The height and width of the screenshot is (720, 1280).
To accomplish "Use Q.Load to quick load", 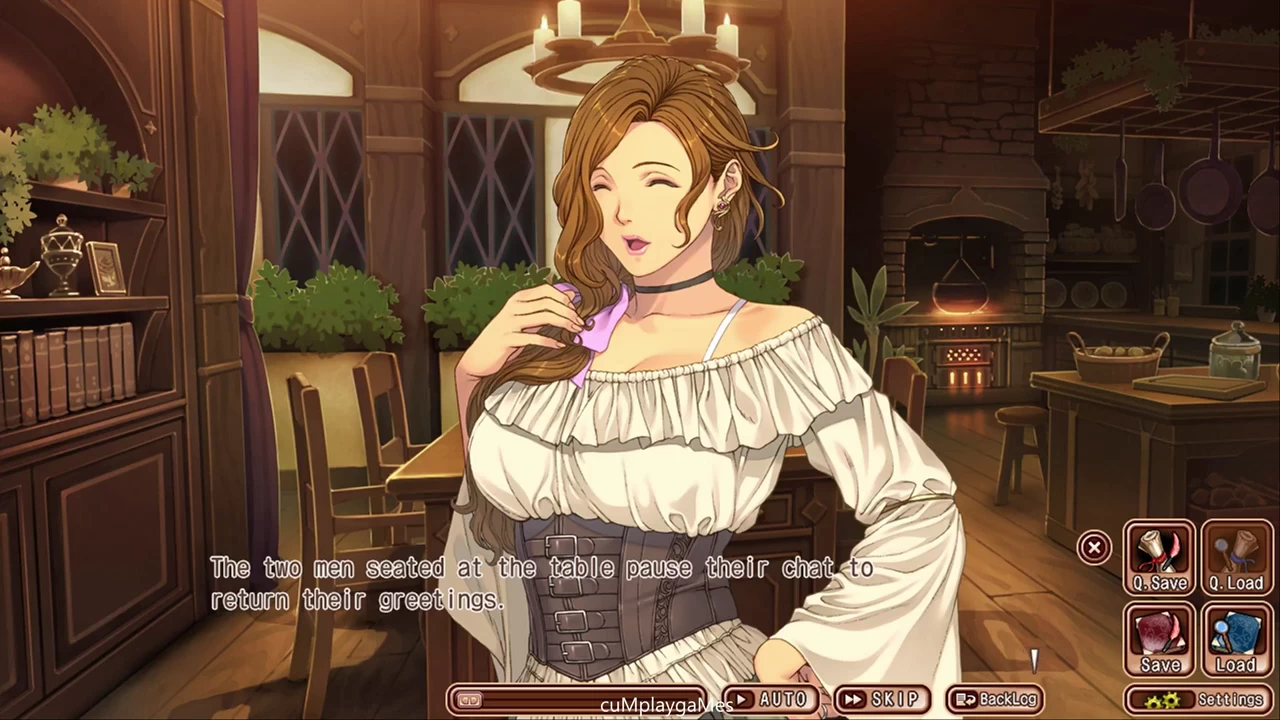I will pyautogui.click(x=1237, y=558).
